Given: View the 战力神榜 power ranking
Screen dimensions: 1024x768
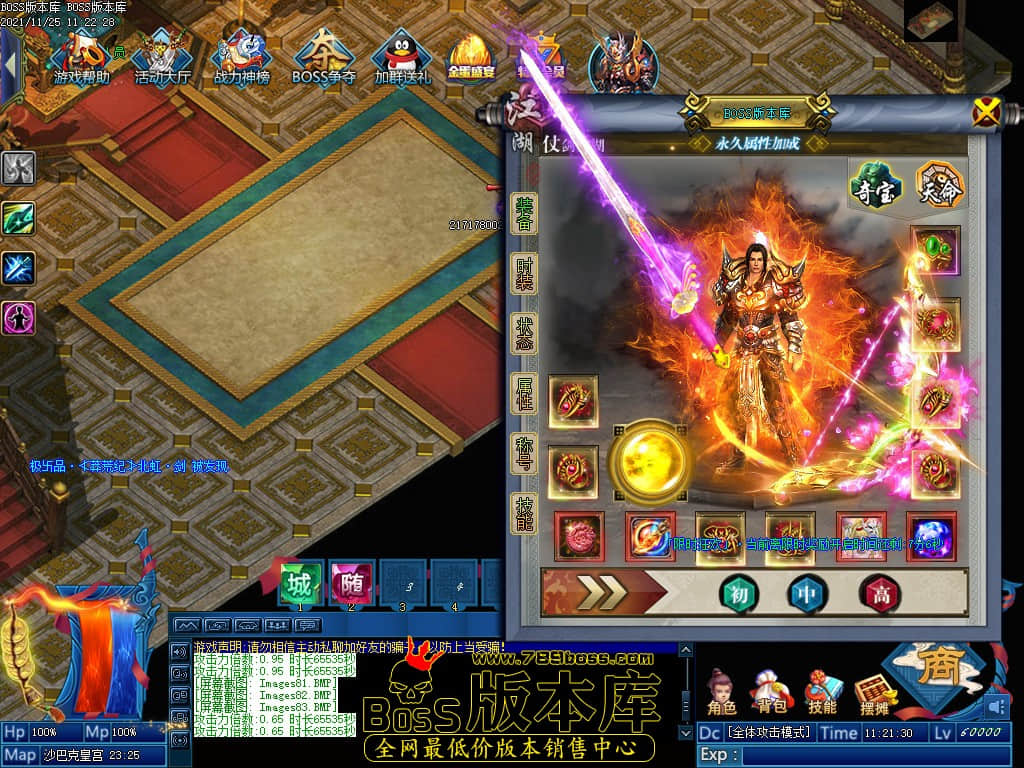Looking at the screenshot, I should [241, 58].
